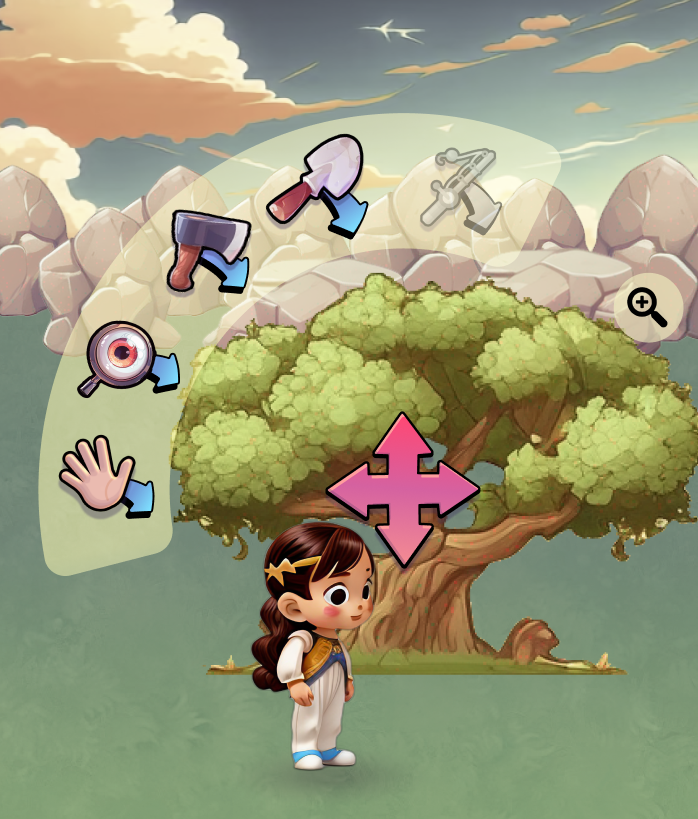Viewport: 698px width, 819px height.
Task: Select the greyed-out fishing rod tool
Action: (459, 187)
